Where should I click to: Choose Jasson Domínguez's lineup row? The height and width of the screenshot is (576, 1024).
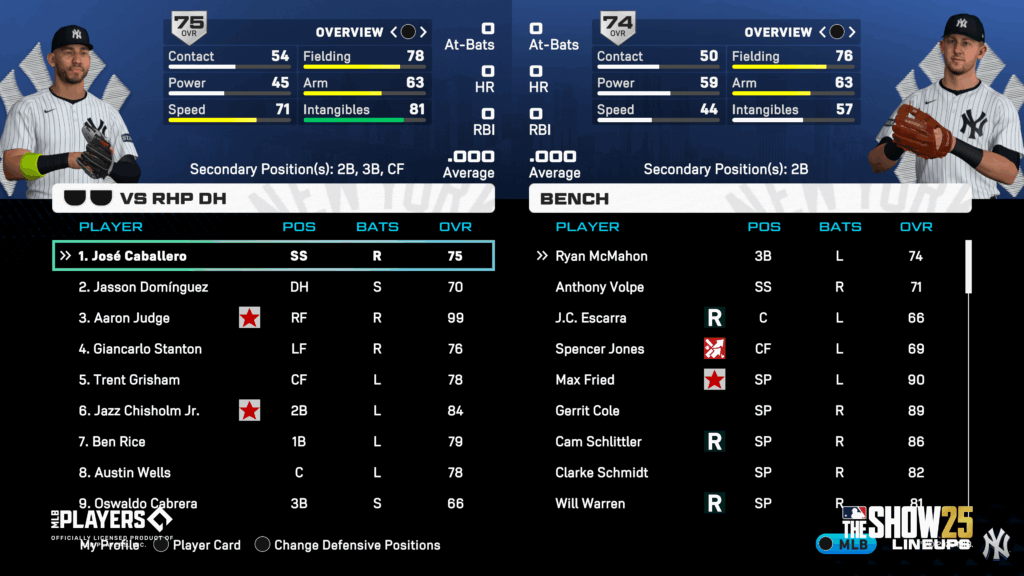point(272,287)
